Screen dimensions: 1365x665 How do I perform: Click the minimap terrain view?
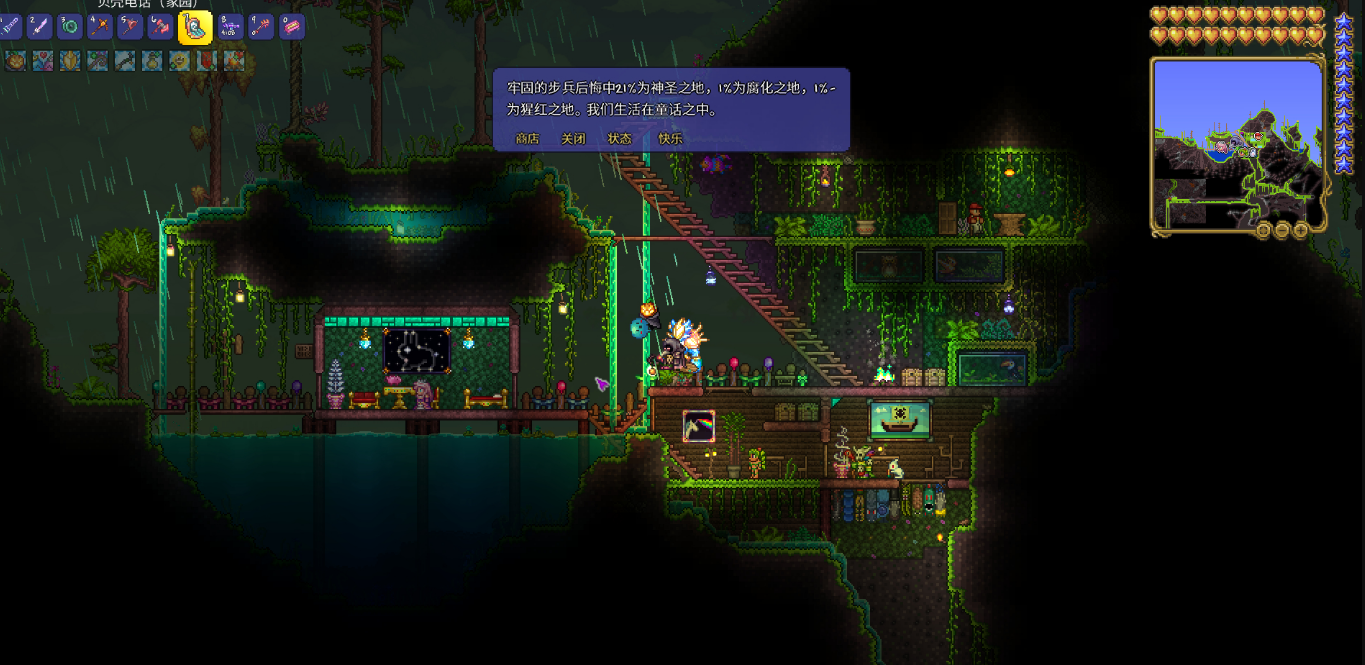1238,145
